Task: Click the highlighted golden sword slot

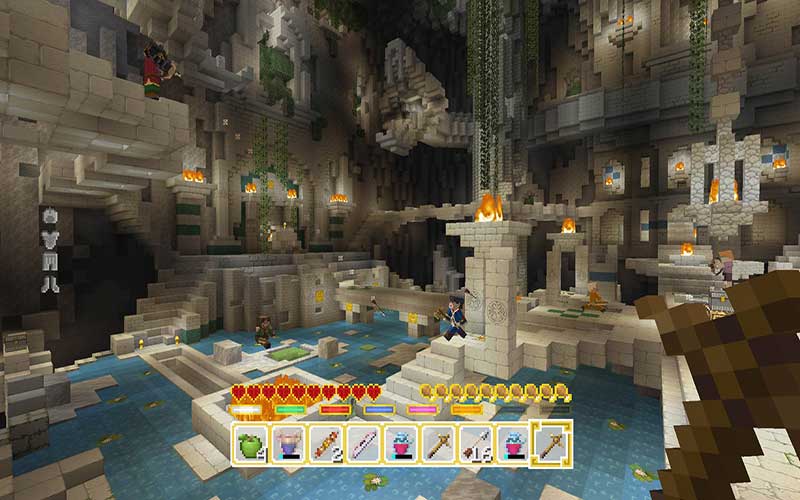Action: [x=550, y=441]
